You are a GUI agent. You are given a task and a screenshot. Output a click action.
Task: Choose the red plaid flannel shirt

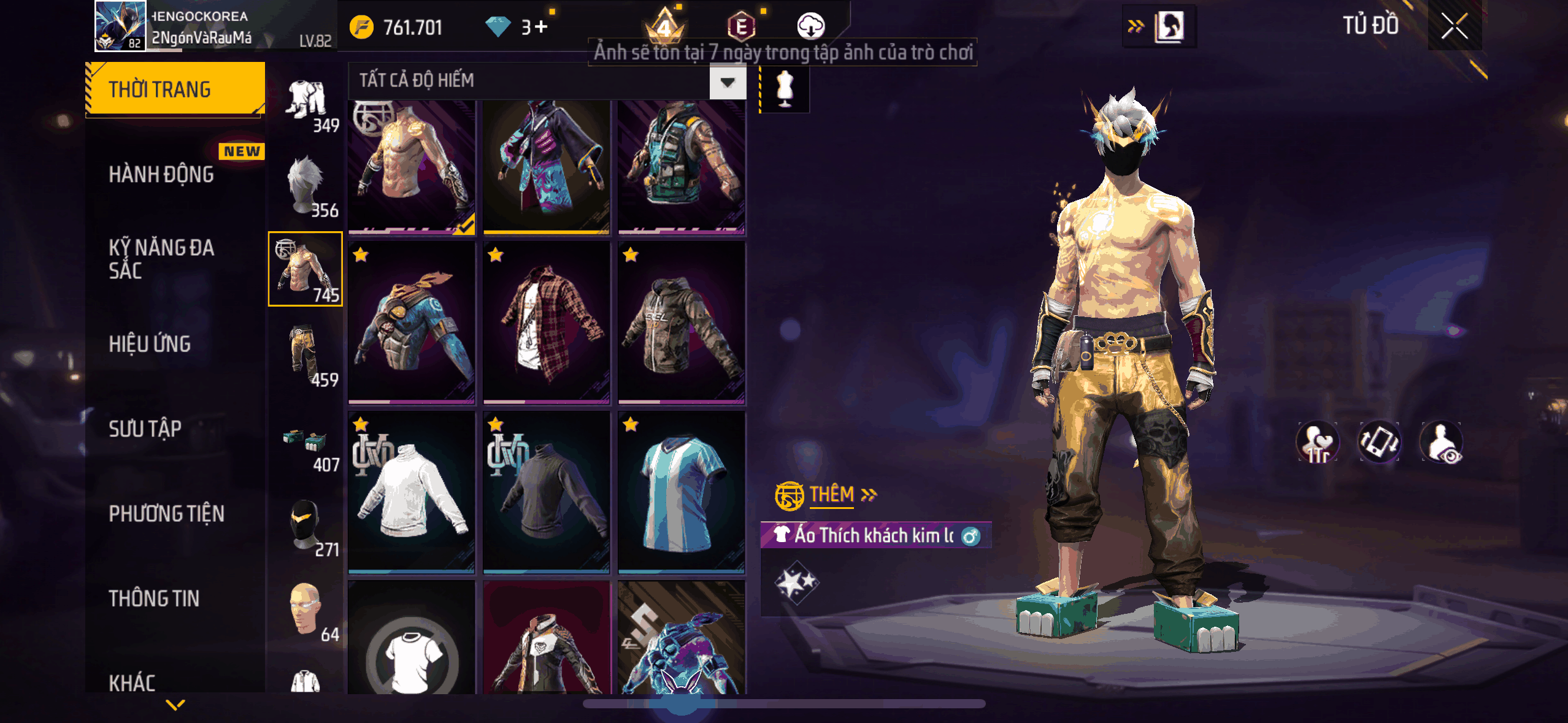pos(546,323)
